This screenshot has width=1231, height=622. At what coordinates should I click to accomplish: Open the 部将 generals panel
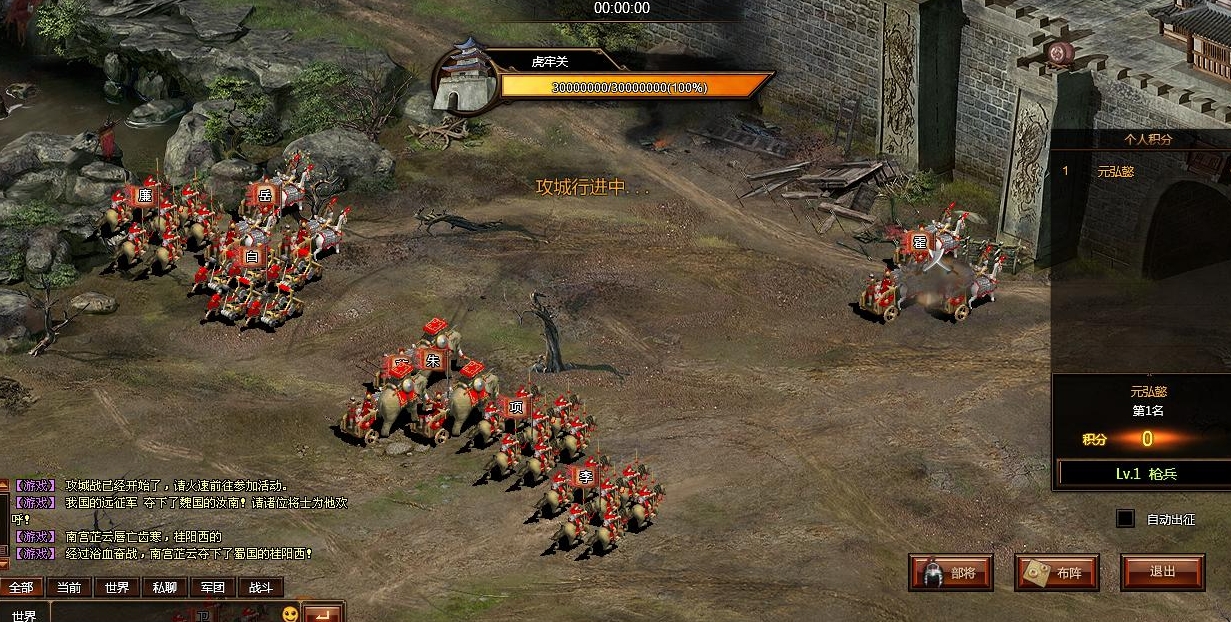click(950, 573)
